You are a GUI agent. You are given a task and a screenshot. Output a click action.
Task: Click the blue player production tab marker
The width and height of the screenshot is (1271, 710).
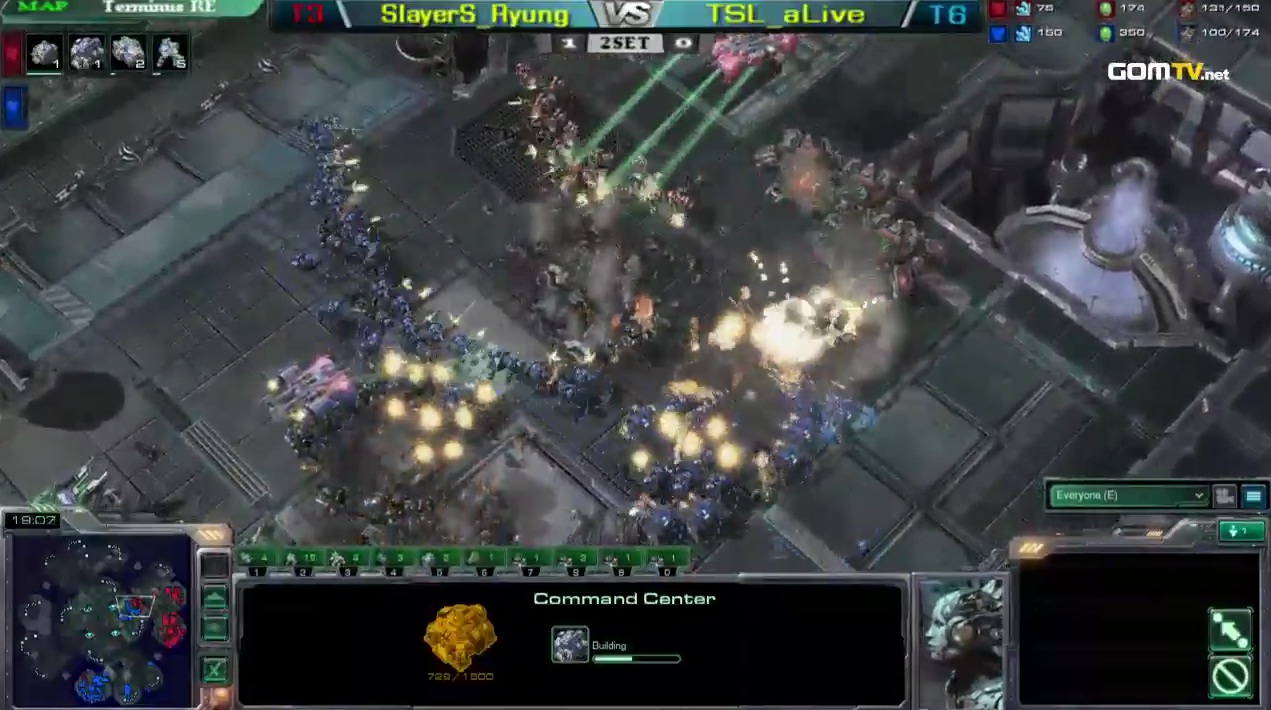click(x=14, y=107)
